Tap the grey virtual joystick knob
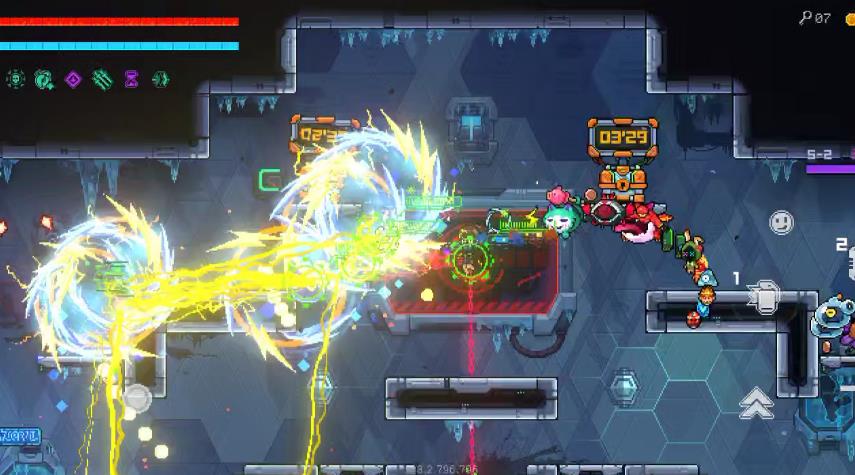 coord(136,399)
